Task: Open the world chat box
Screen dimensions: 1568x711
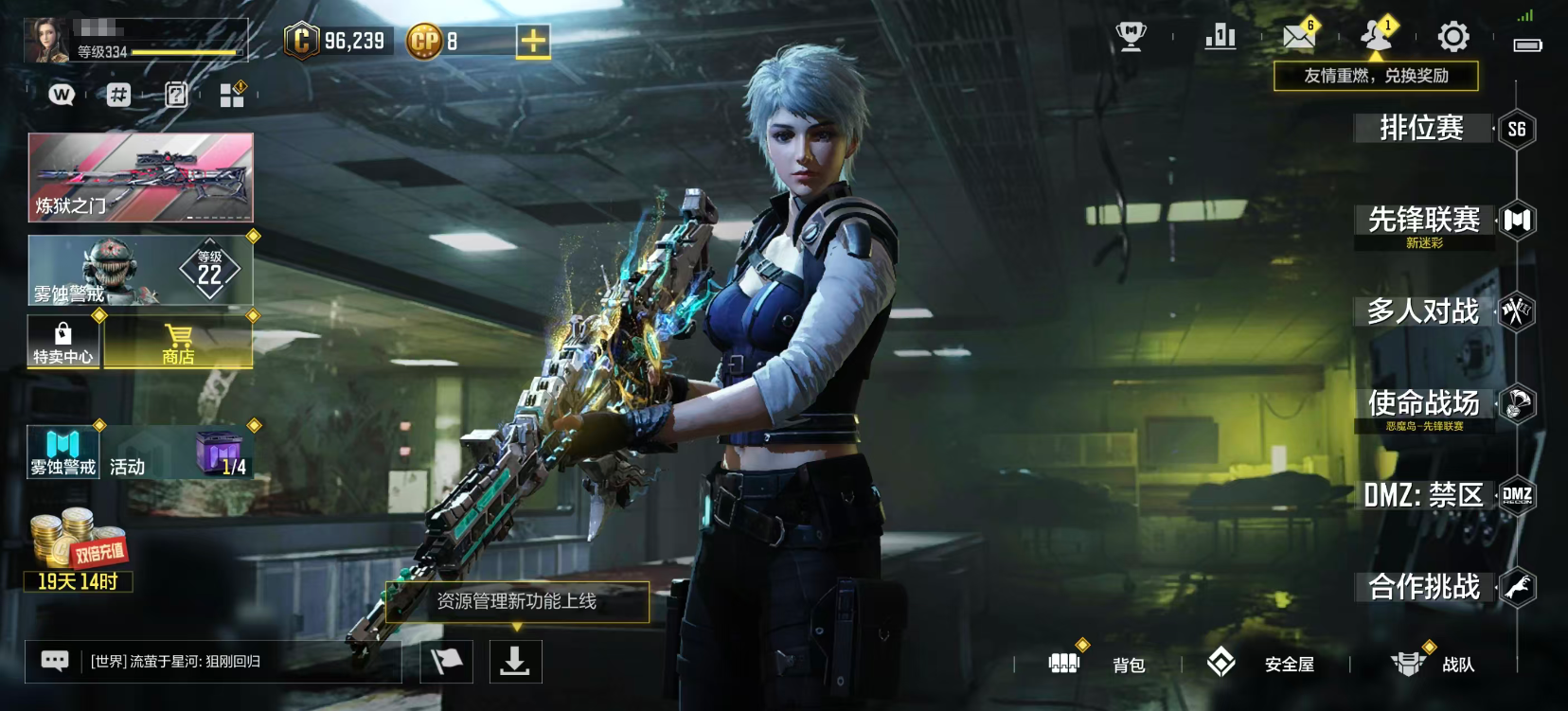Action: click(x=213, y=661)
